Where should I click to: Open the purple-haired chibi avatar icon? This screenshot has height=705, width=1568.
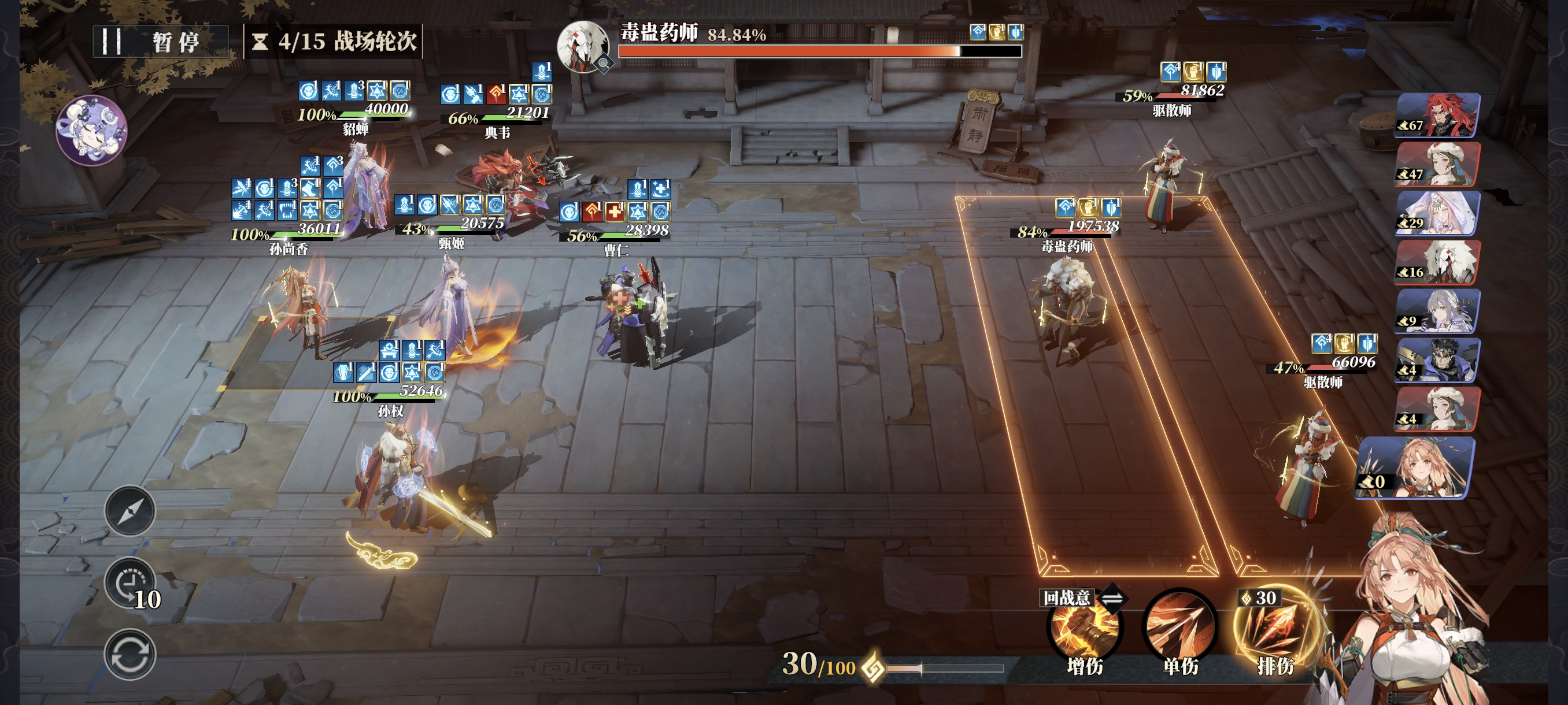click(x=91, y=129)
